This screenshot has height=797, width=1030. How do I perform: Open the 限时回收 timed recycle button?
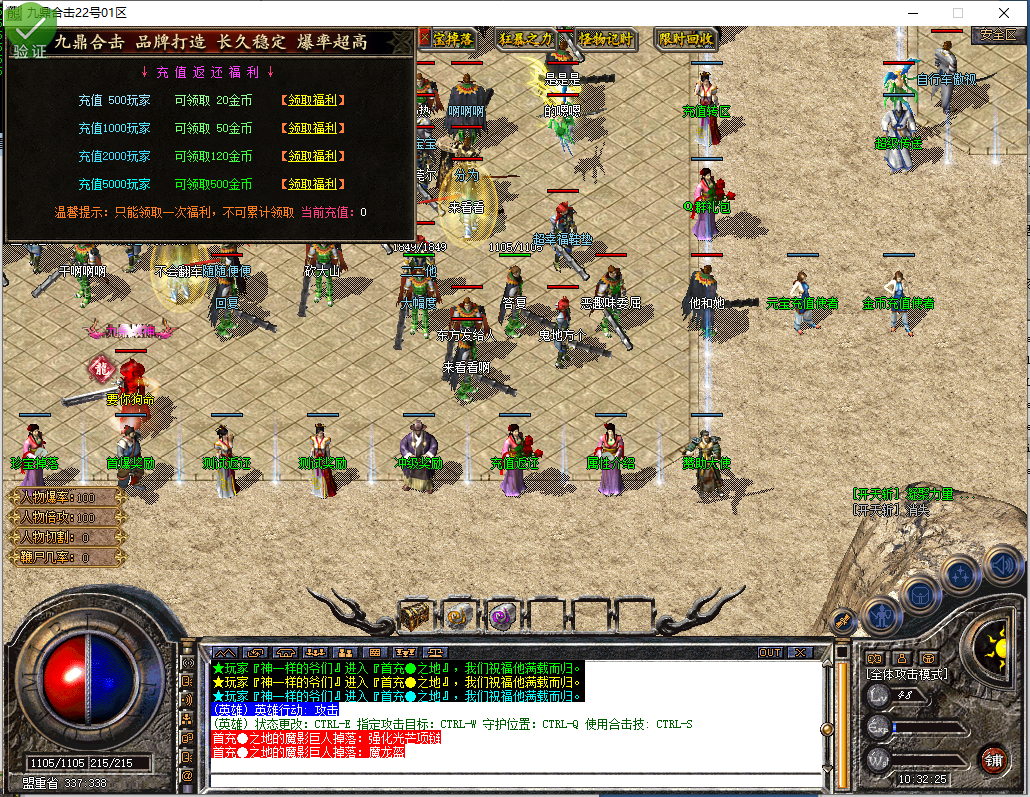pyautogui.click(x=686, y=39)
